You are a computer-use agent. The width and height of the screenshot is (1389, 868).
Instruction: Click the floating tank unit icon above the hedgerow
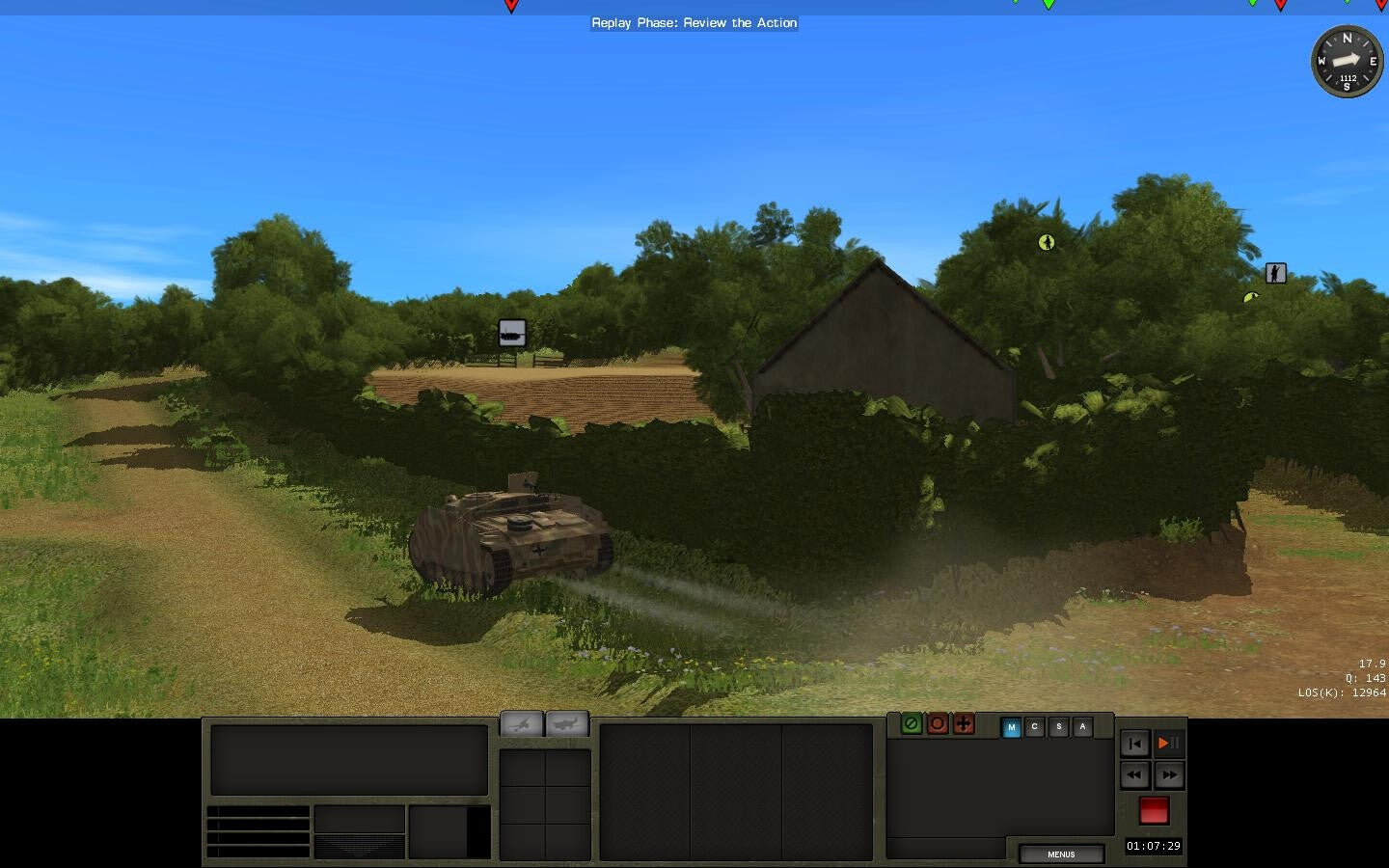click(510, 332)
